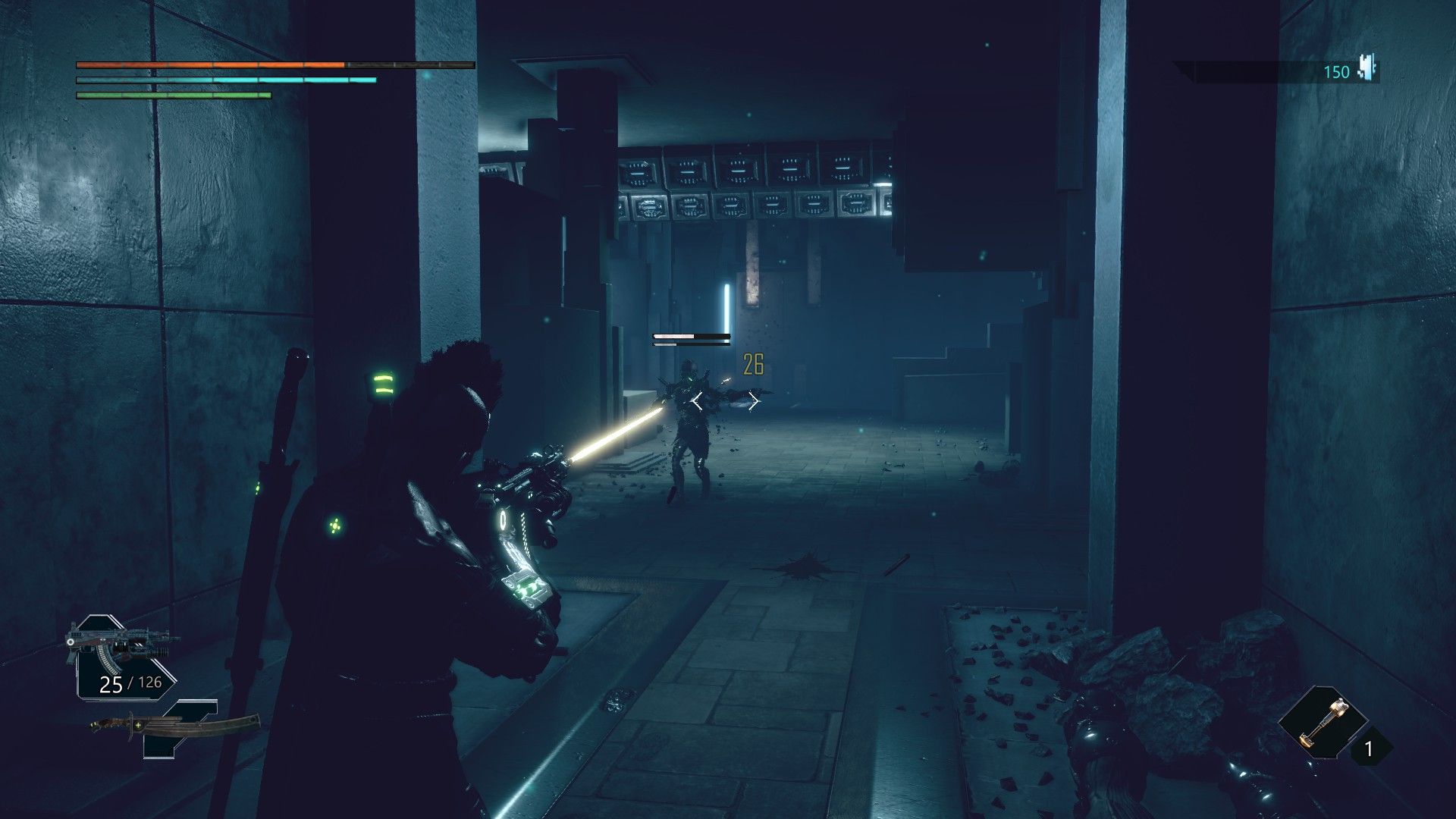Use the healing injector item slot
The width and height of the screenshot is (1456, 819).
1323,720
